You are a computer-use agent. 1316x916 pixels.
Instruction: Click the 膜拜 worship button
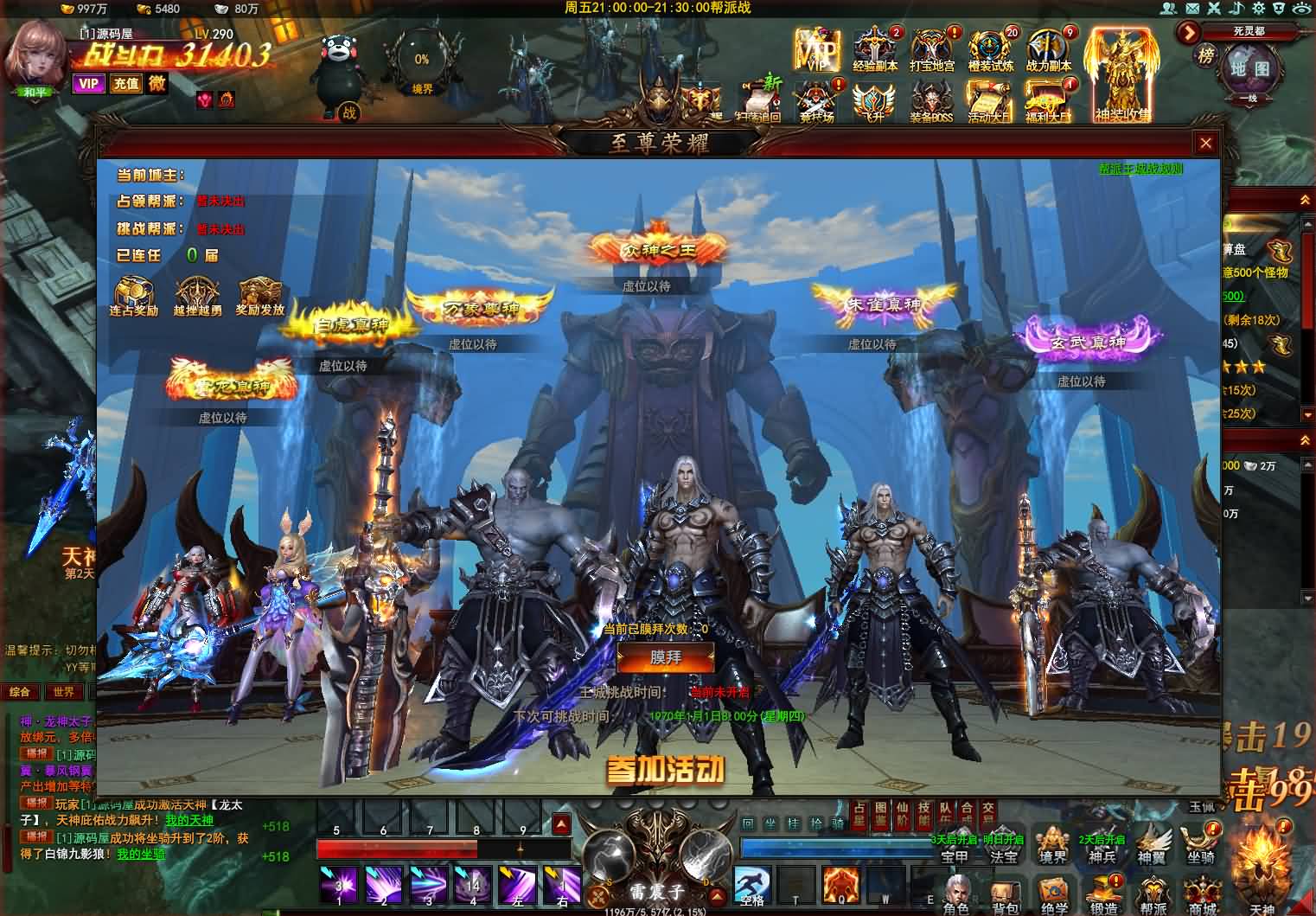tap(664, 659)
